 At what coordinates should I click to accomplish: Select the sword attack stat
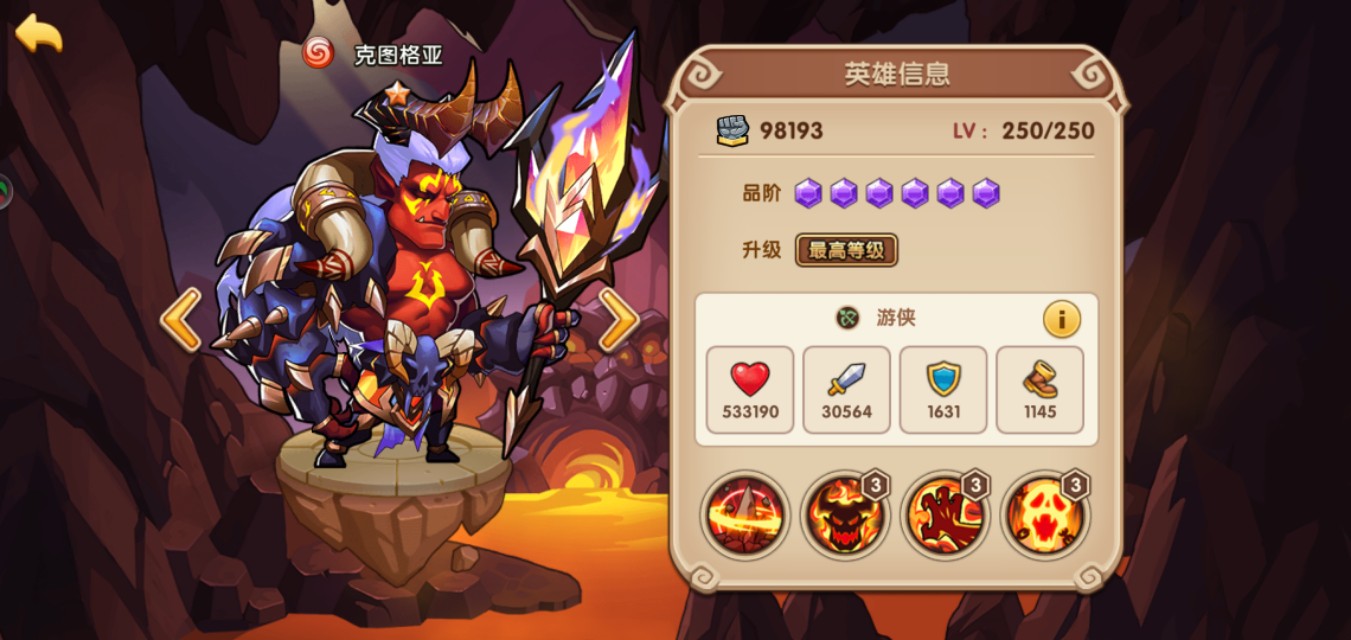click(846, 390)
